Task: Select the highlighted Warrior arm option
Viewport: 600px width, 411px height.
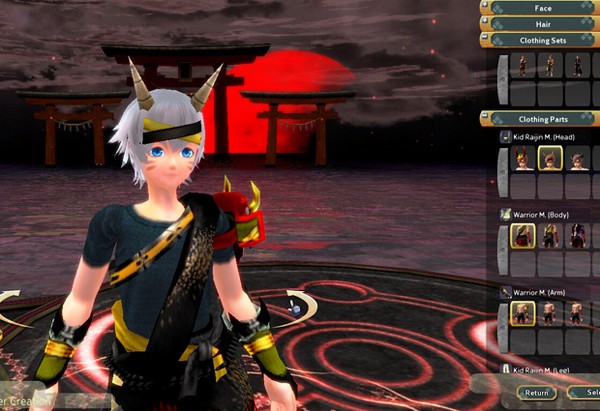Action: coord(522,313)
